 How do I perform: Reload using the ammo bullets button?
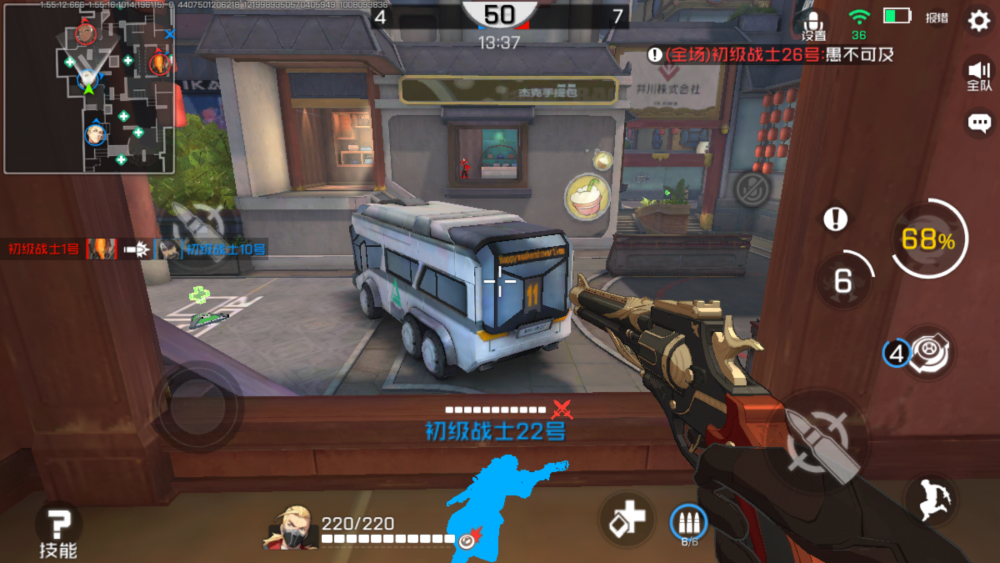687,522
